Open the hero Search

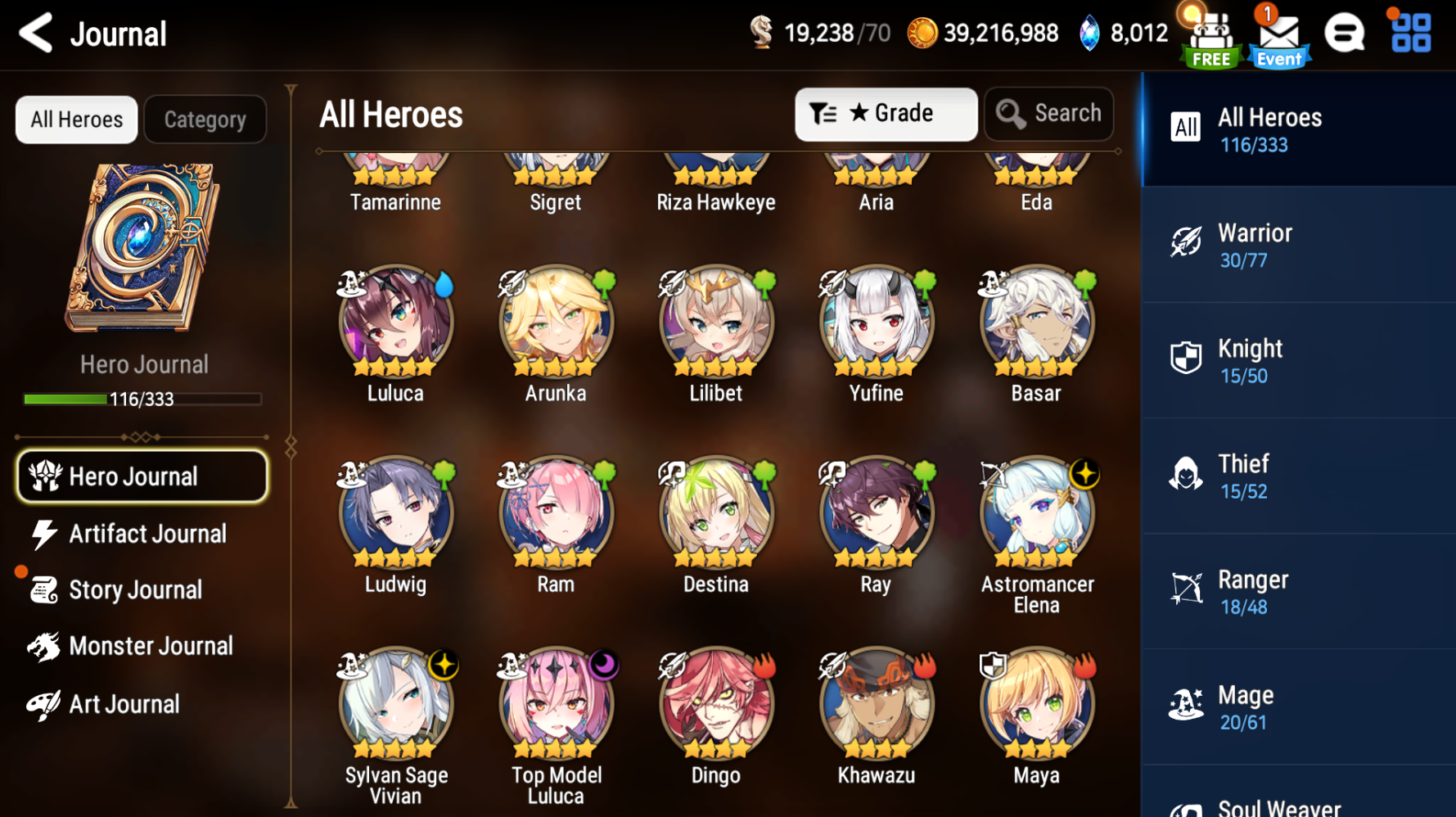click(x=1048, y=114)
